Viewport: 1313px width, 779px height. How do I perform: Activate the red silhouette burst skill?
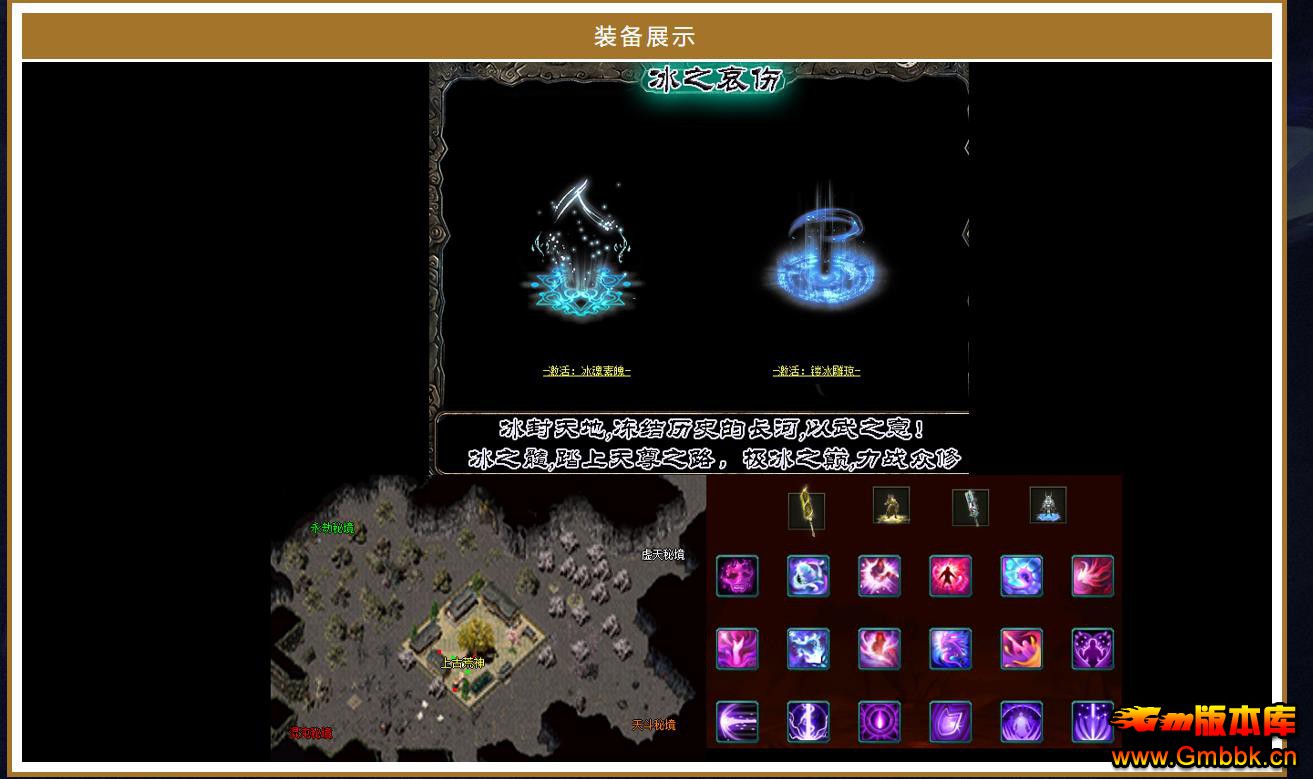click(950, 577)
